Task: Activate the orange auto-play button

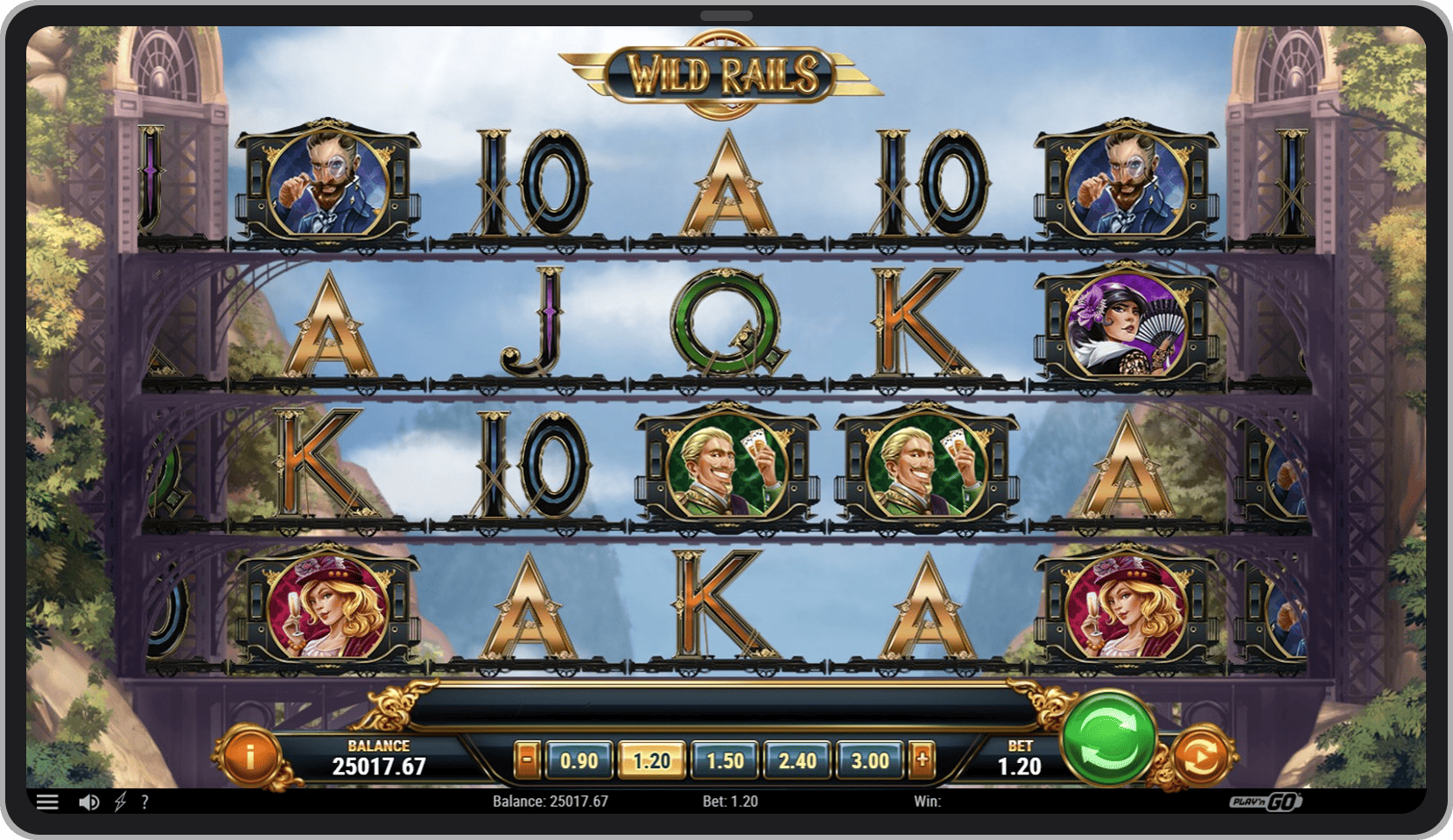Action: [x=1201, y=757]
